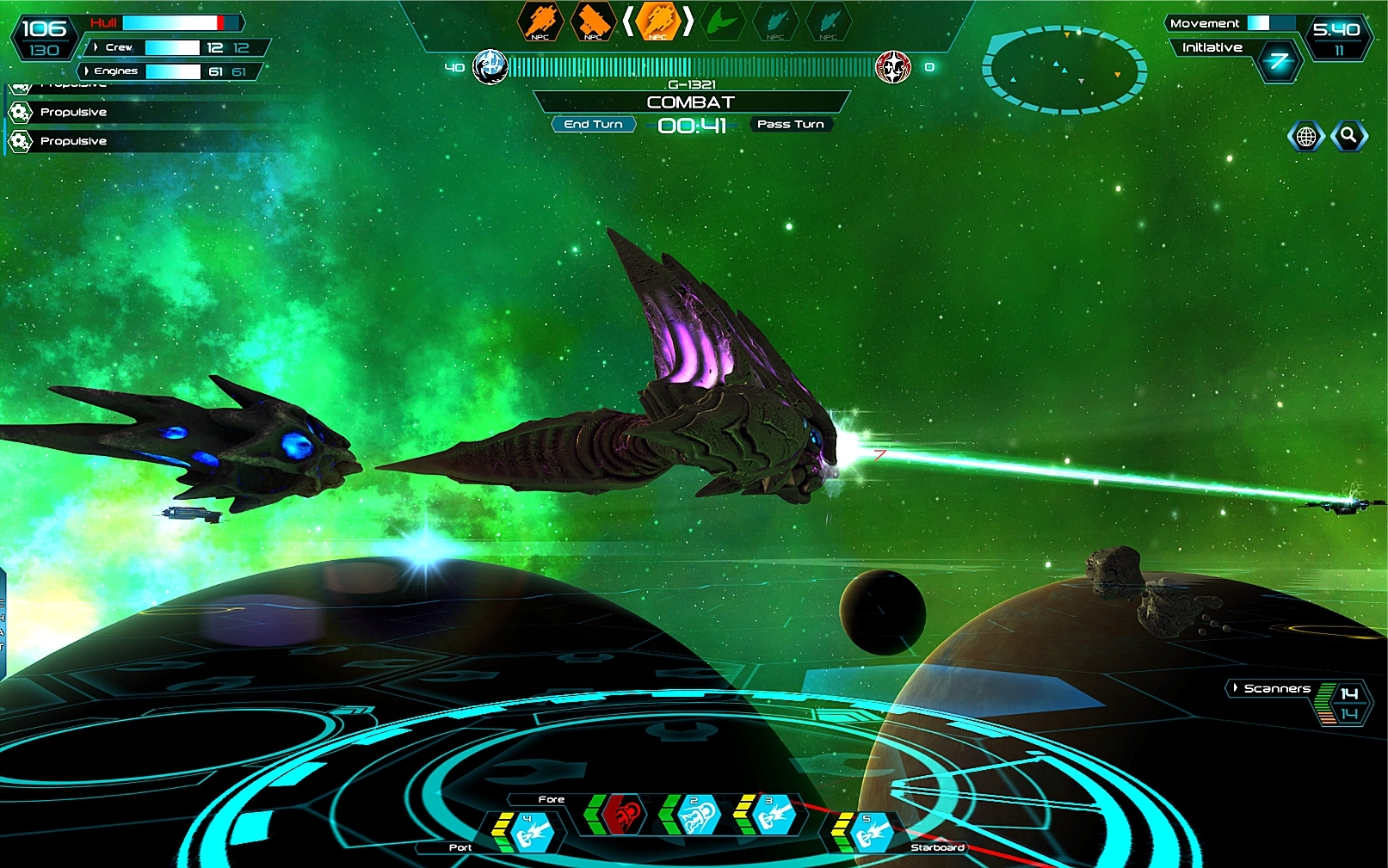This screenshot has height=868, width=1388.
Task: End the current combat turn
Action: tap(593, 125)
